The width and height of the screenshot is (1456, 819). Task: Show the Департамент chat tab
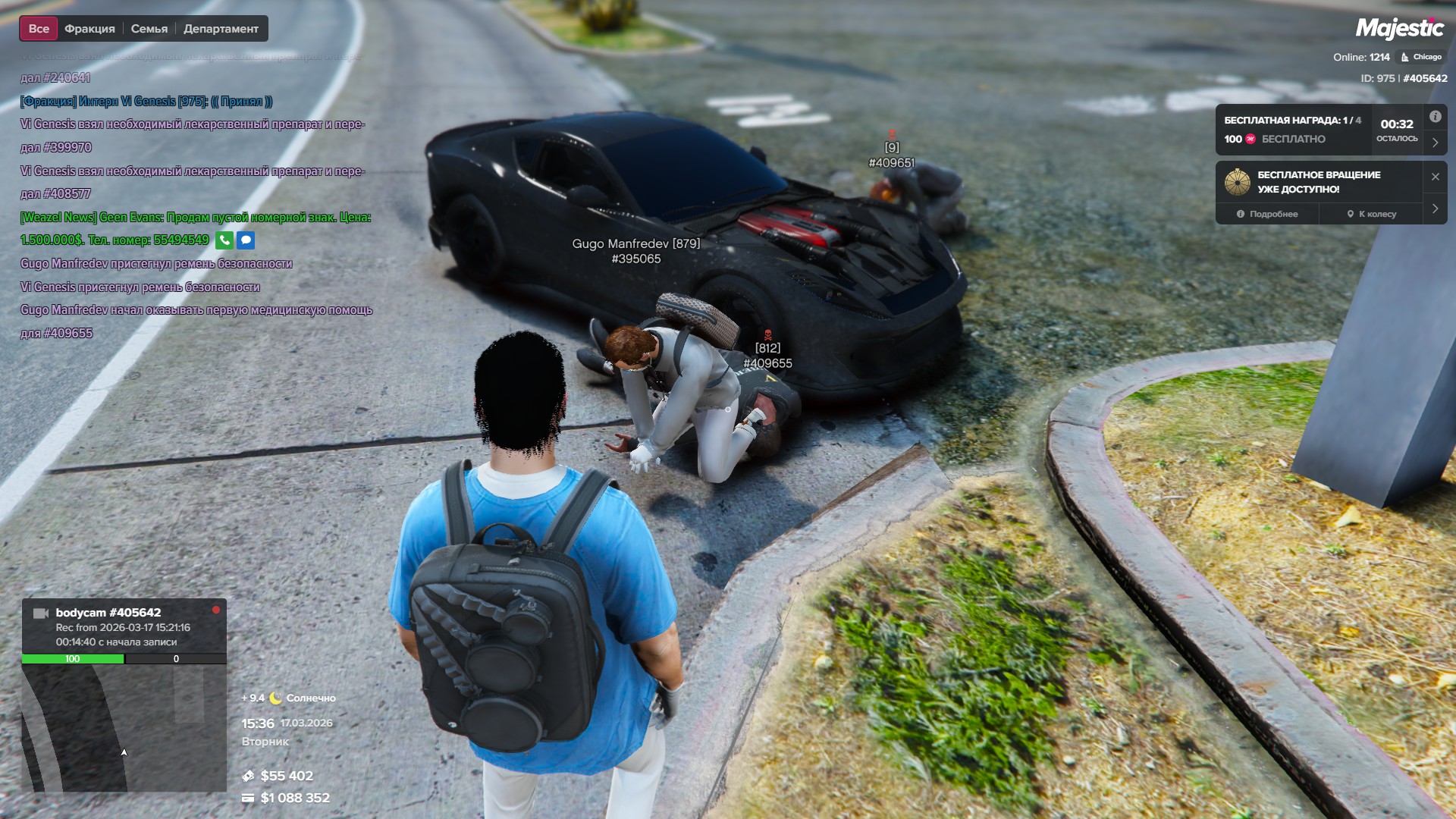pos(221,29)
